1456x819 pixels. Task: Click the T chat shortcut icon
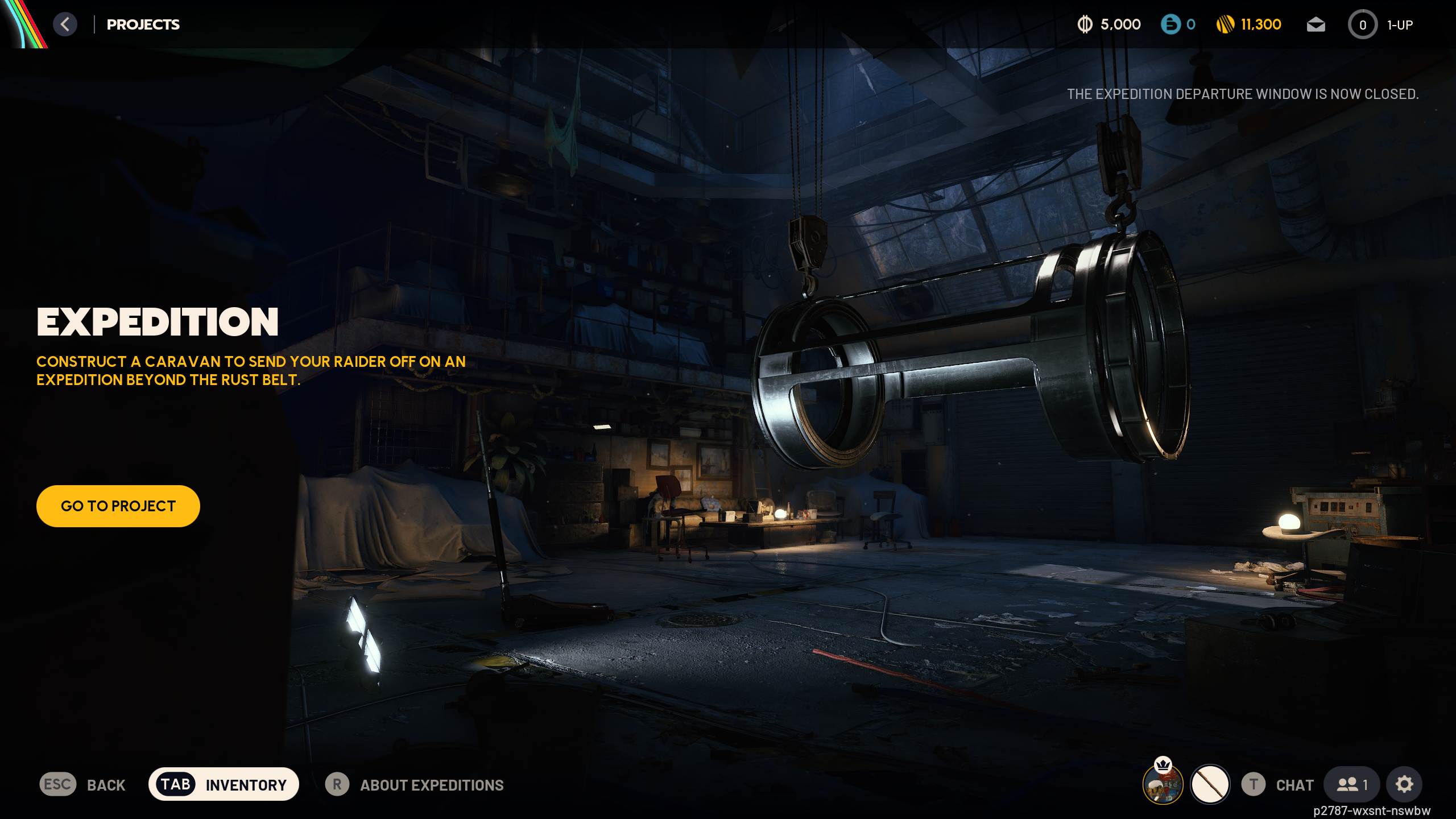[x=1254, y=784]
